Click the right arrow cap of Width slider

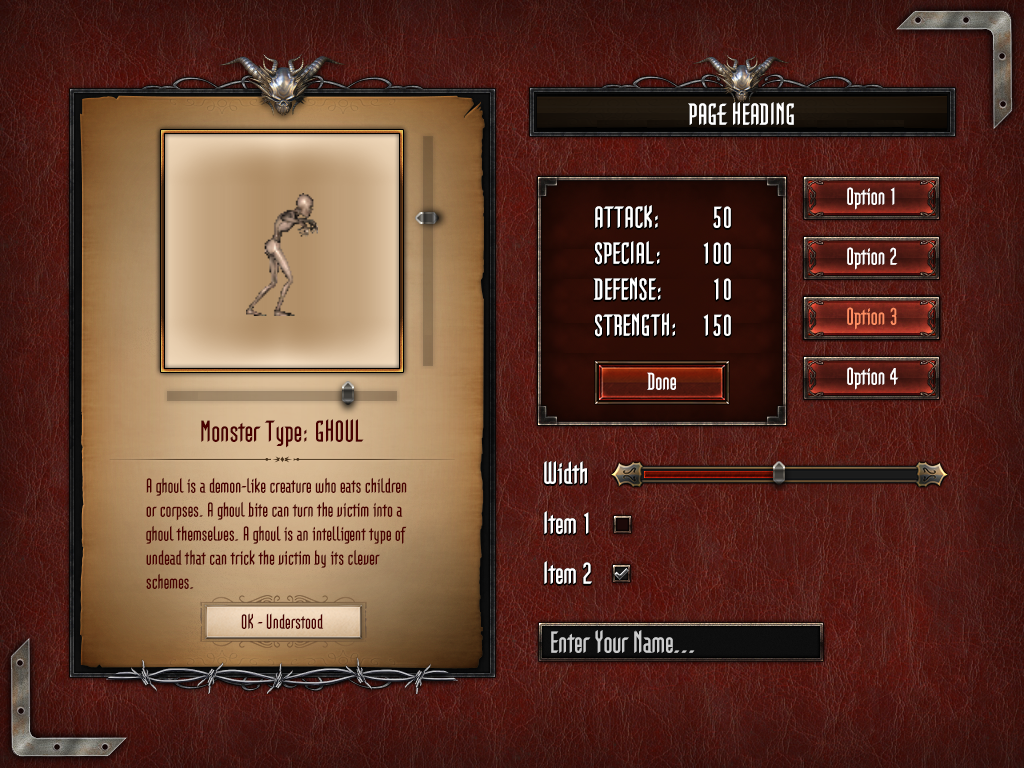[x=931, y=473]
